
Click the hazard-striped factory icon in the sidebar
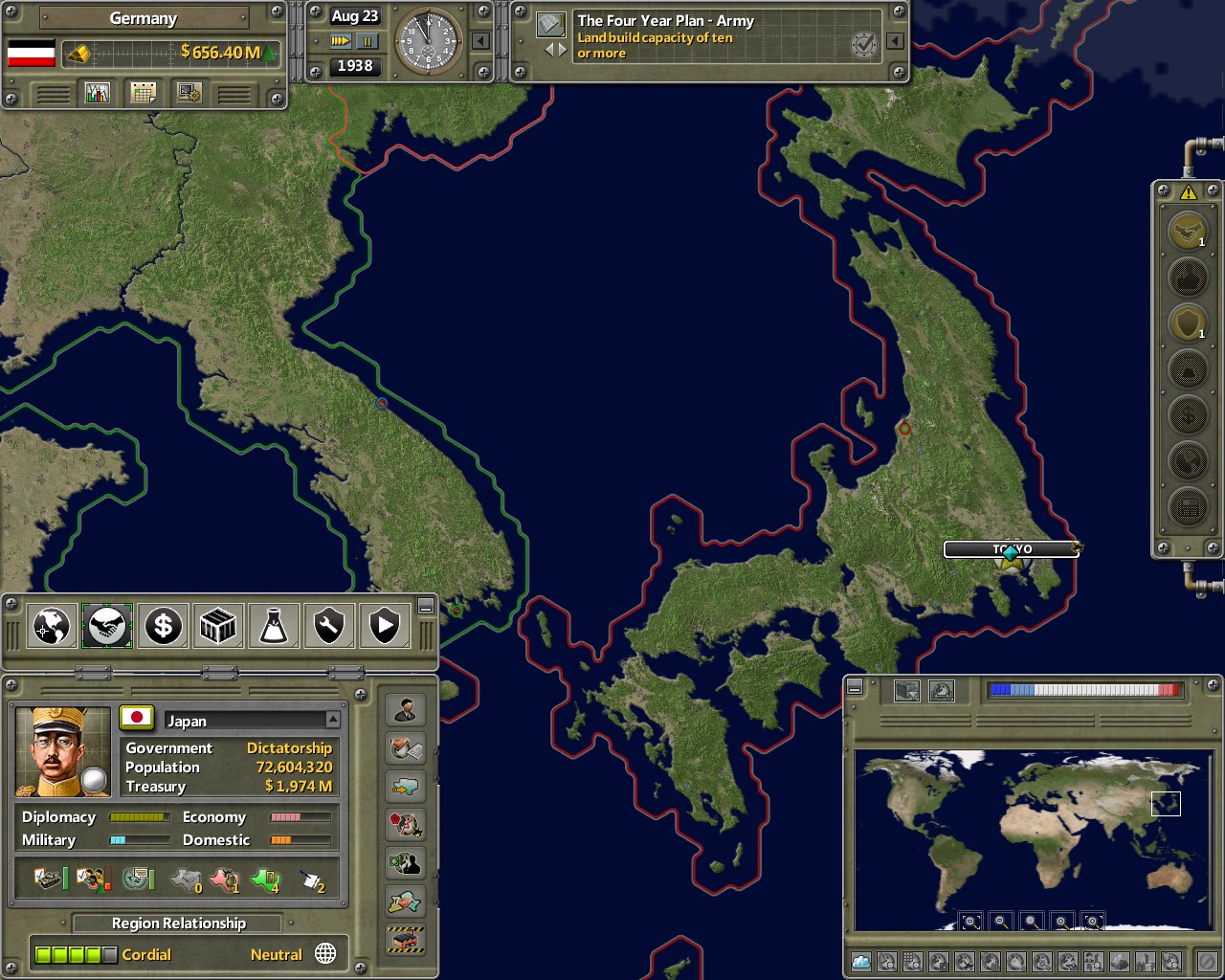click(406, 942)
